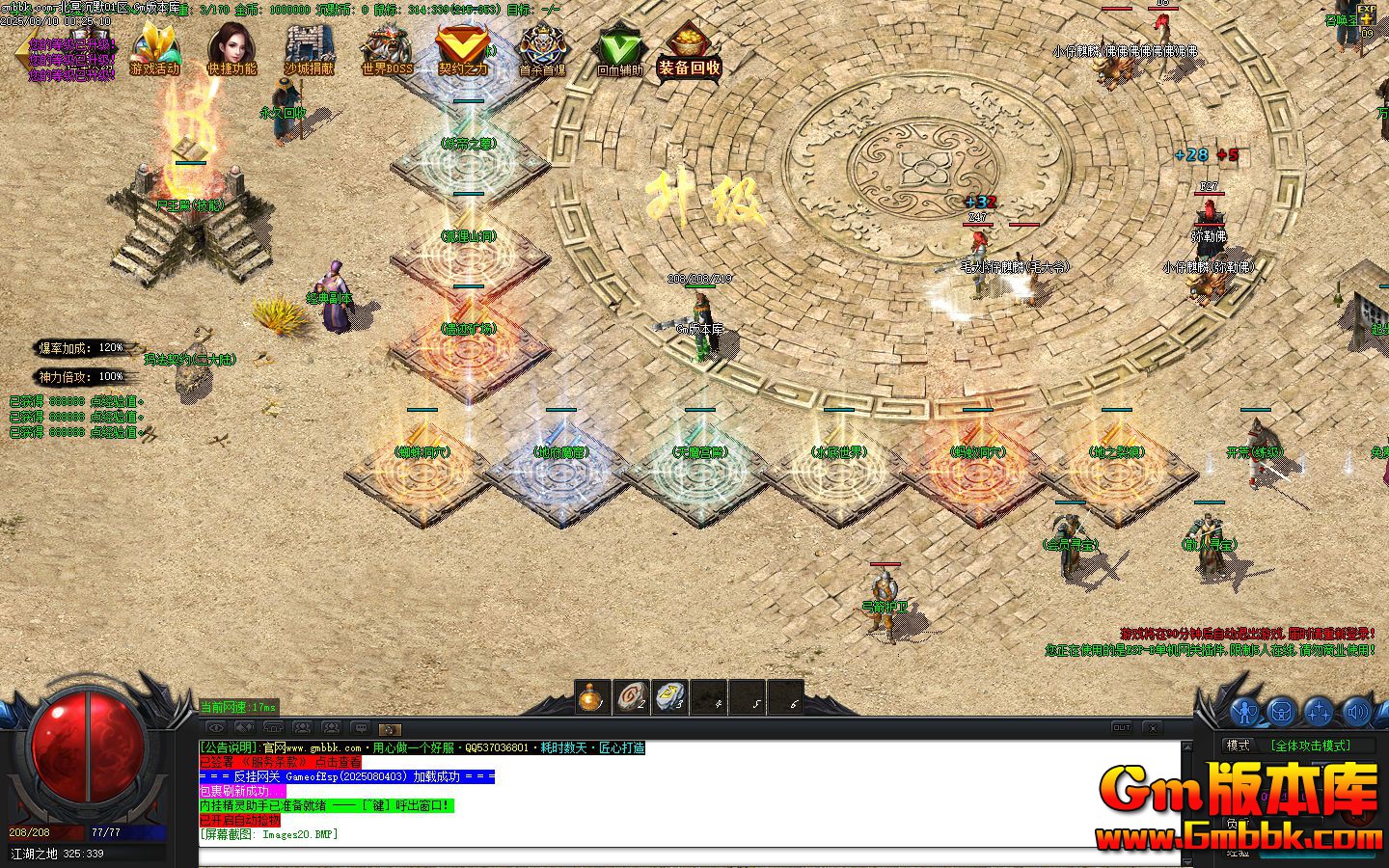Viewport: 1389px width, 868px height.
Task: Open the 游戏活动 game events menu
Action: (x=155, y=49)
